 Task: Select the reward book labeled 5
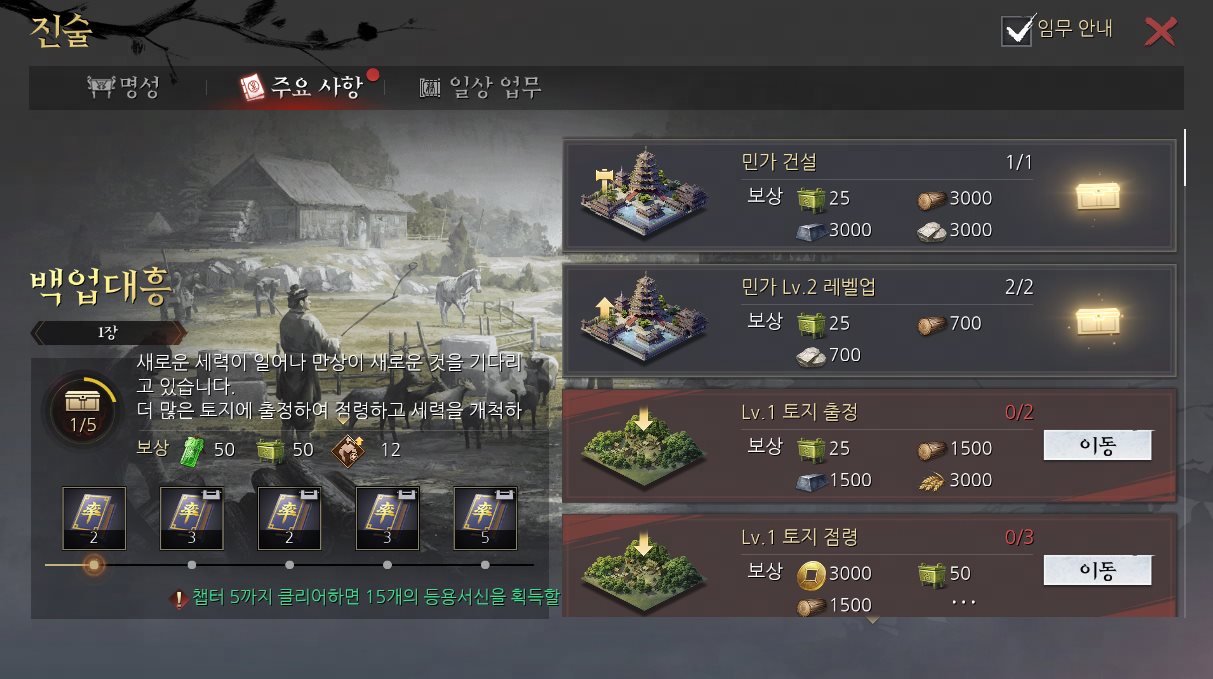coord(485,519)
